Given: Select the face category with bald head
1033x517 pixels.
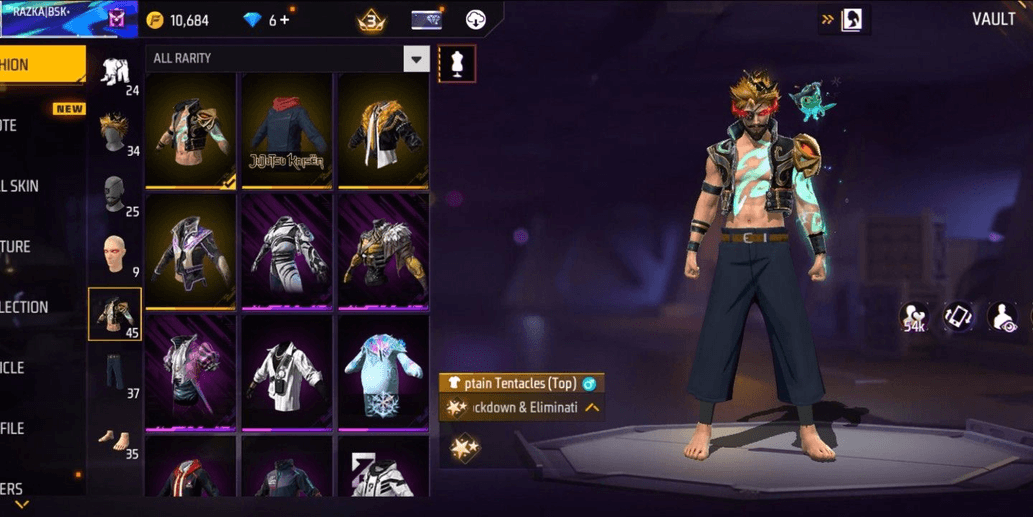Looking at the screenshot, I should coord(115,254).
